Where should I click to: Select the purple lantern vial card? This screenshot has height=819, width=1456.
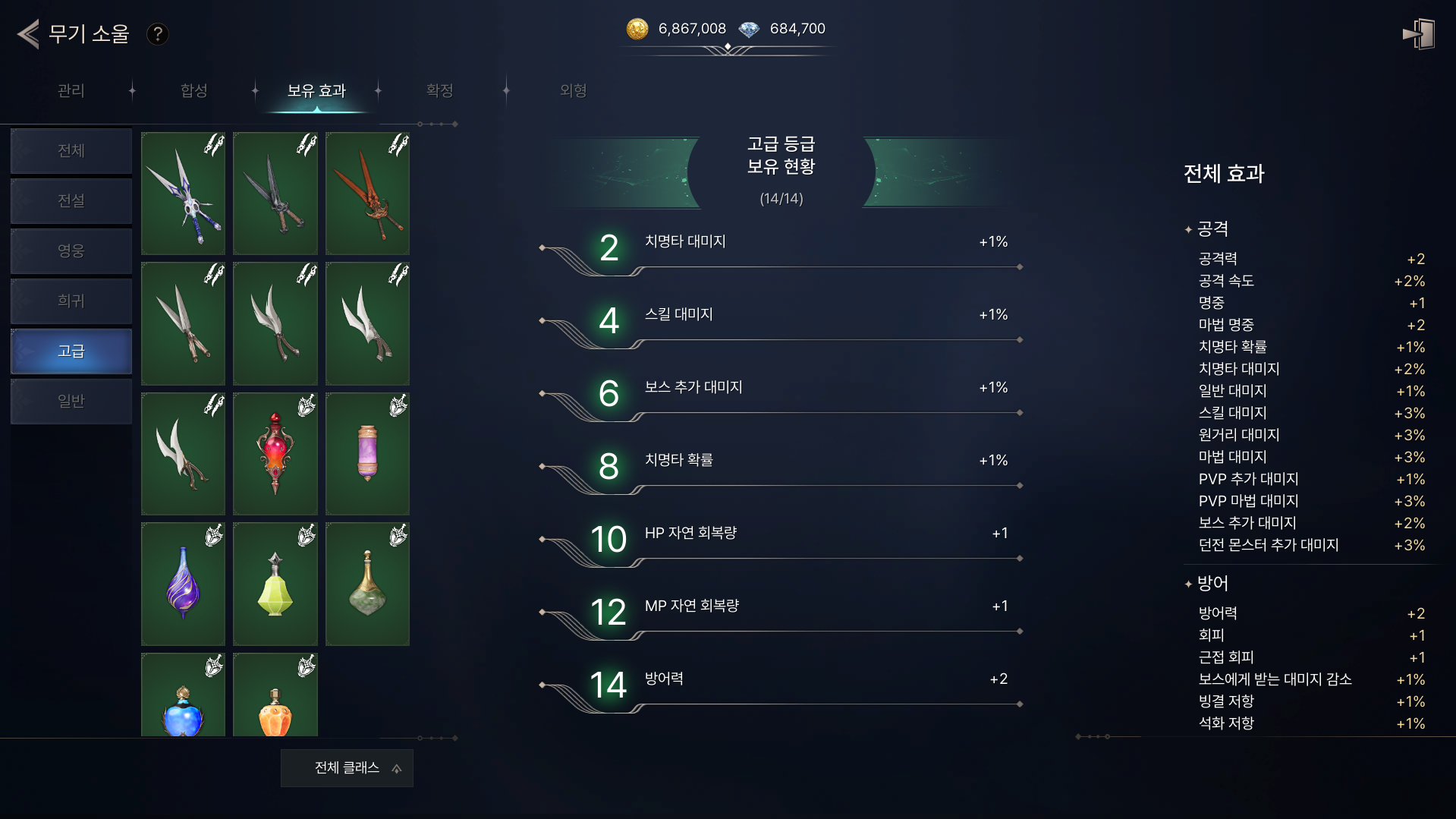tap(367, 454)
